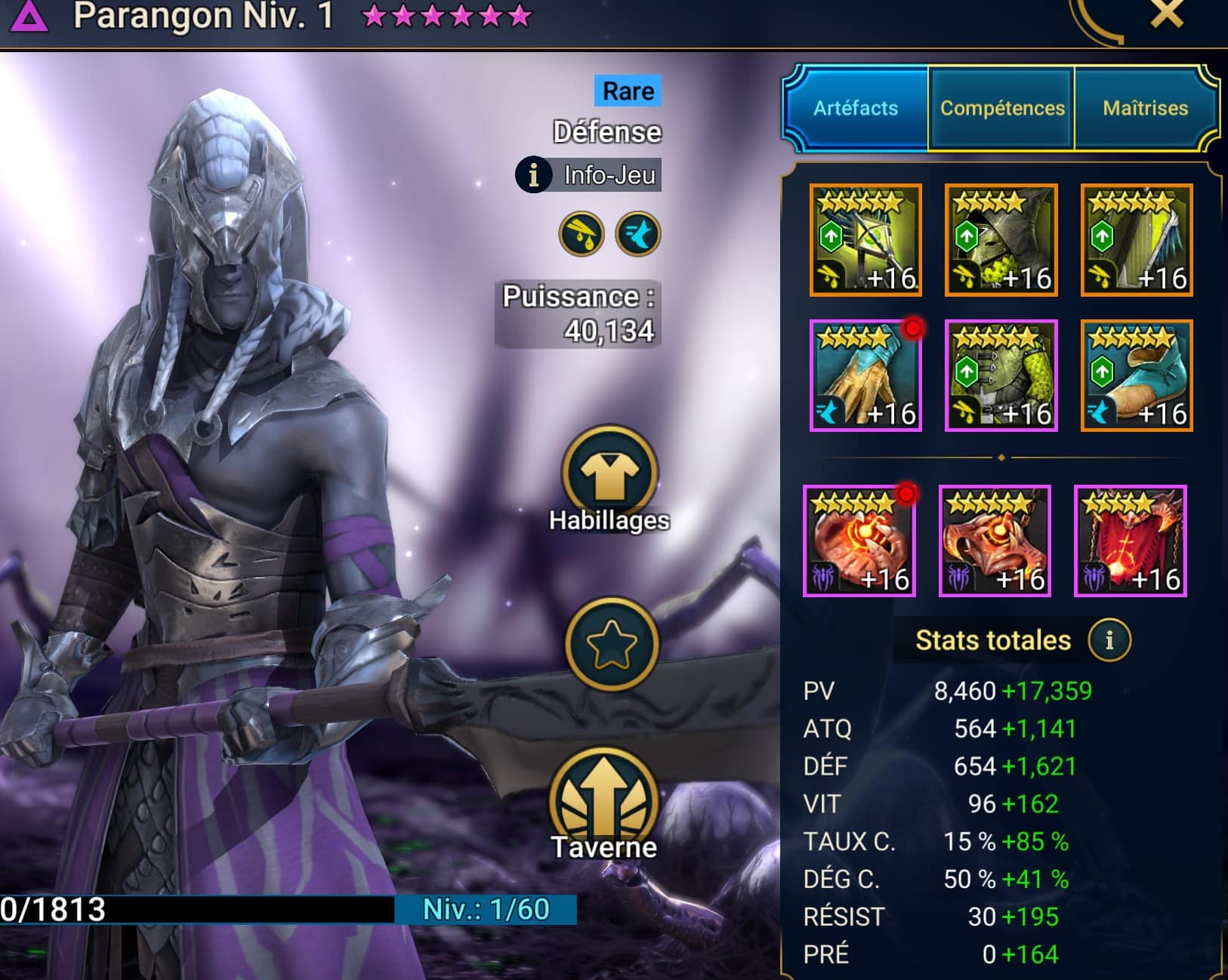Viewport: 1228px width, 980px height.
Task: Inspect the equipped shield artifact
Action: click(x=1137, y=239)
